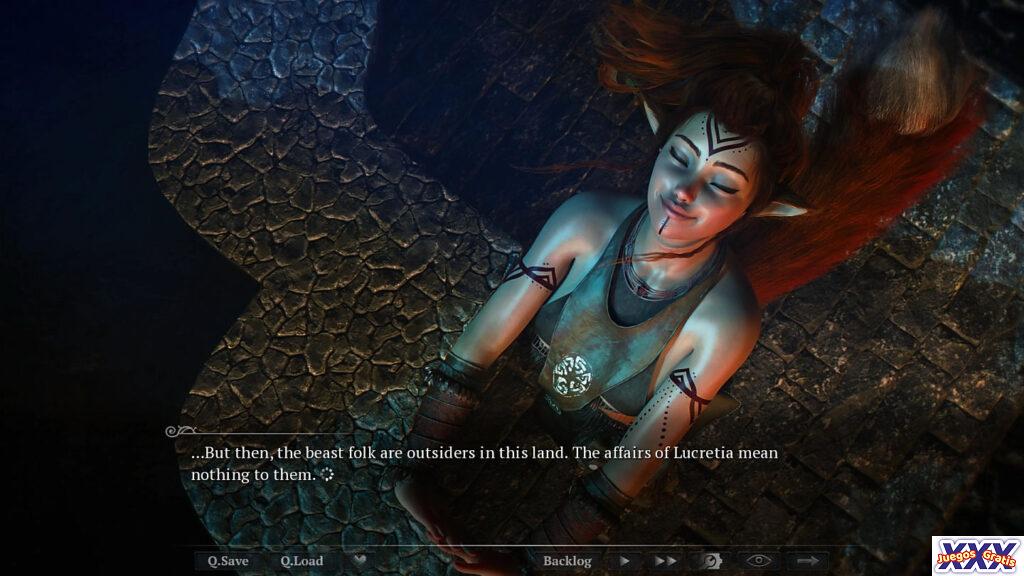Click the heart icon button
1024x576 pixels.
pos(360,561)
